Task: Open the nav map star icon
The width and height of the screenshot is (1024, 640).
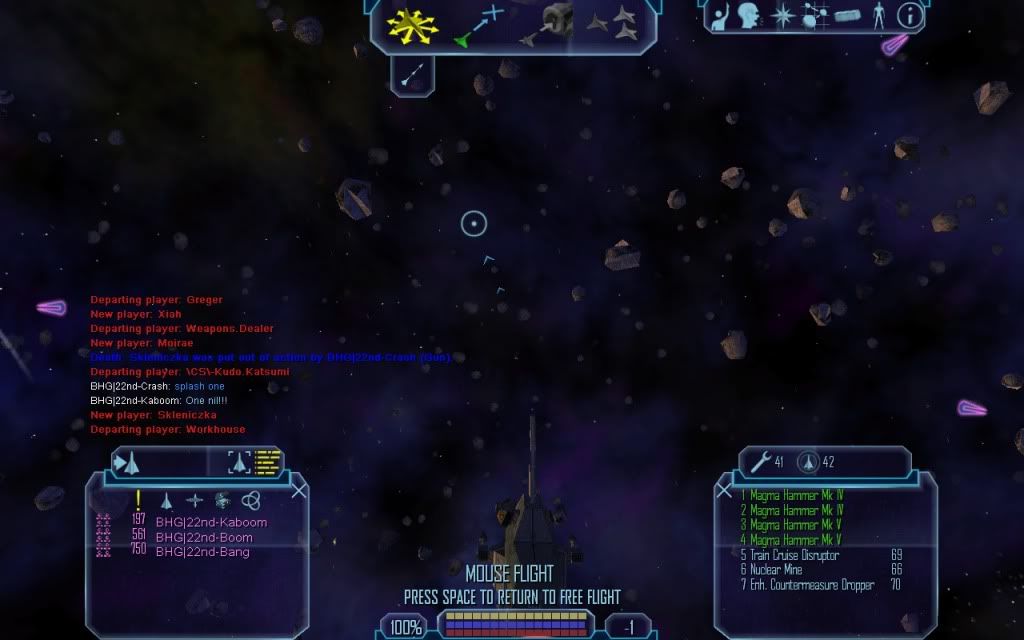Action: pos(783,15)
